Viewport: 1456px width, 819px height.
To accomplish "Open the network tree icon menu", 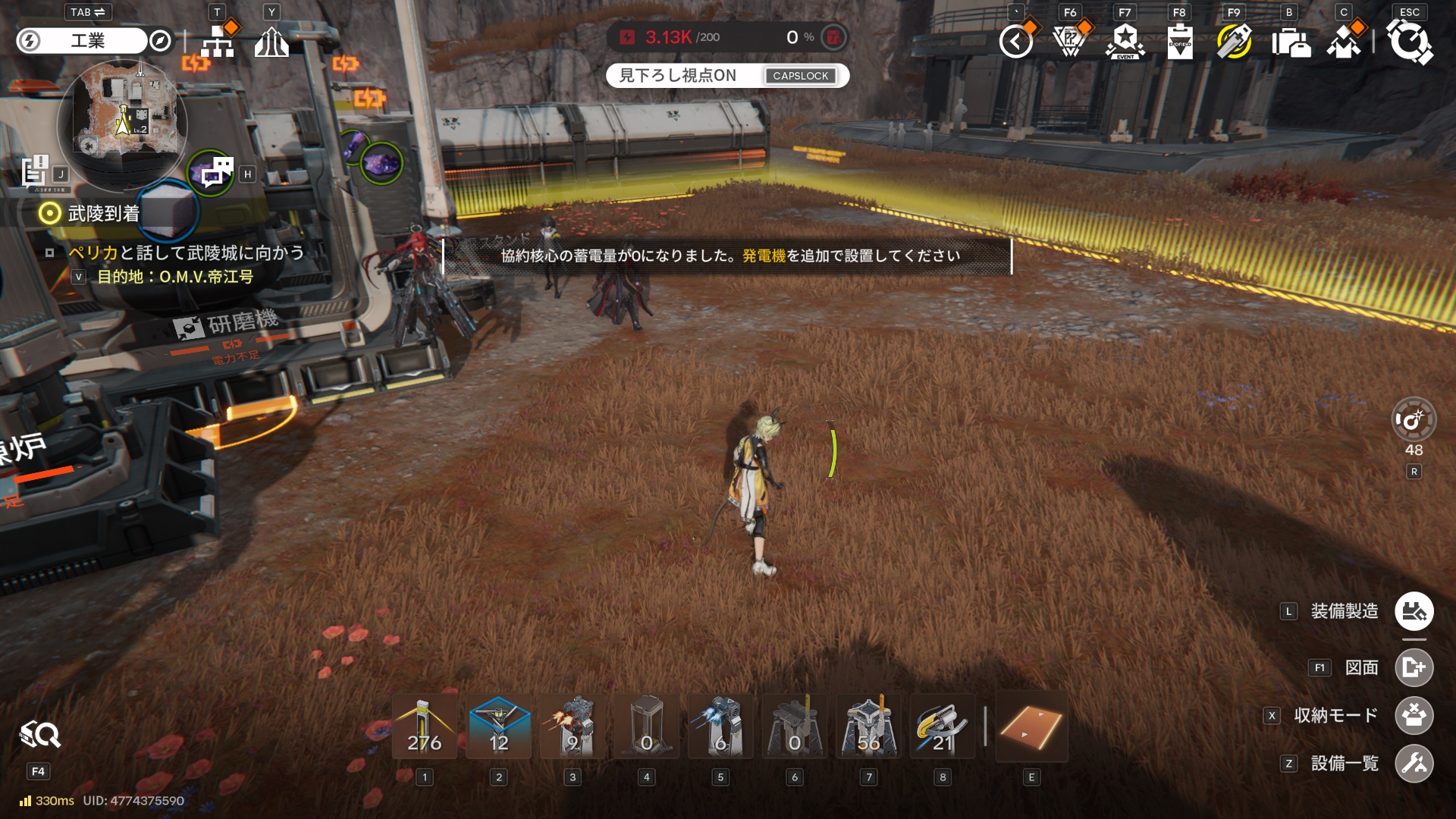I will tap(218, 42).
